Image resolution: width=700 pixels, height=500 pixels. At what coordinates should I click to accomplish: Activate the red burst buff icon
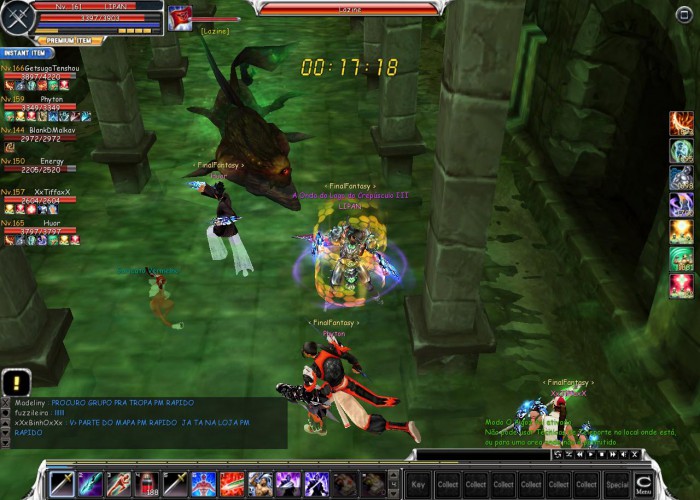681,286
